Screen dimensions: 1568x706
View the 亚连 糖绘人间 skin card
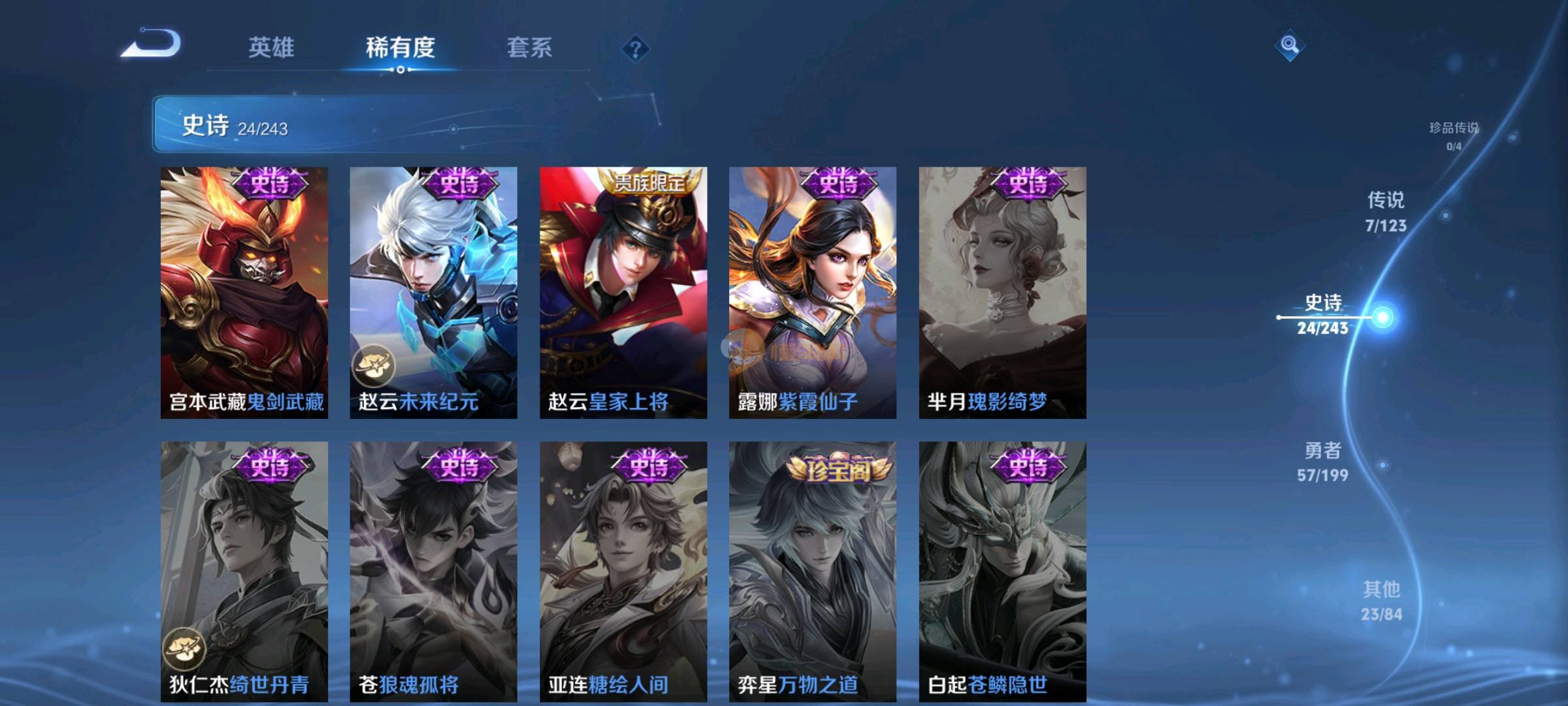(x=623, y=571)
